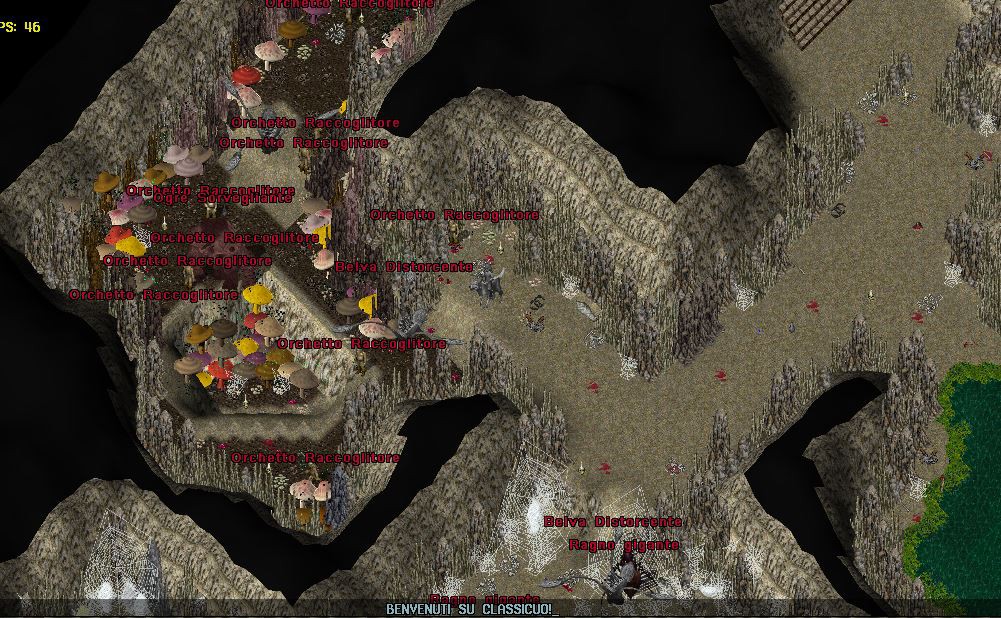Focus the chat input bar reading BENVENUTI SU CLASSICUO
Viewport: 1001px width, 618px height.
tap(471, 608)
